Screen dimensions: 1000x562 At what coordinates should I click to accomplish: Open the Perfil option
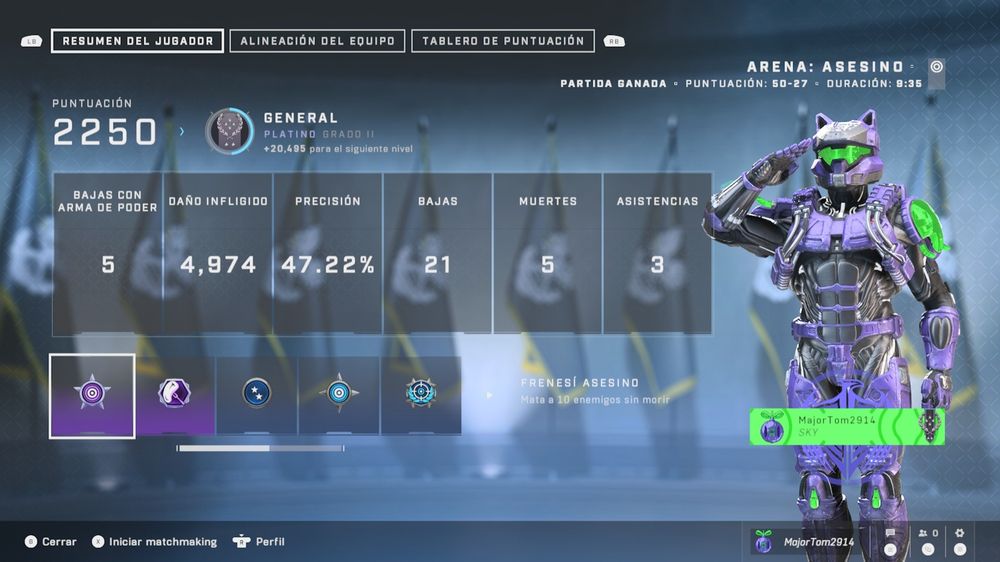(x=260, y=541)
